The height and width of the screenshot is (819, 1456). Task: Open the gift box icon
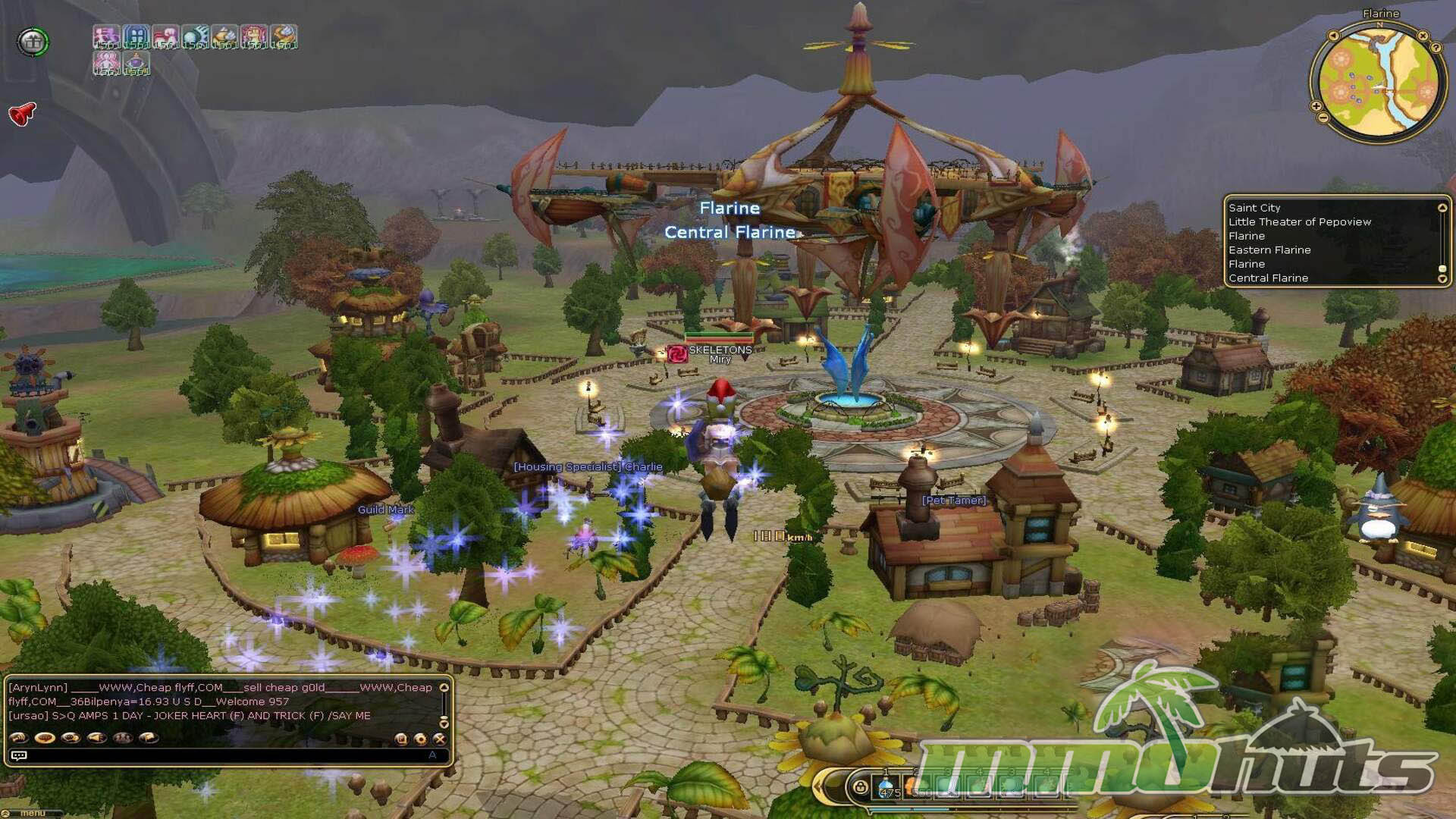point(33,42)
